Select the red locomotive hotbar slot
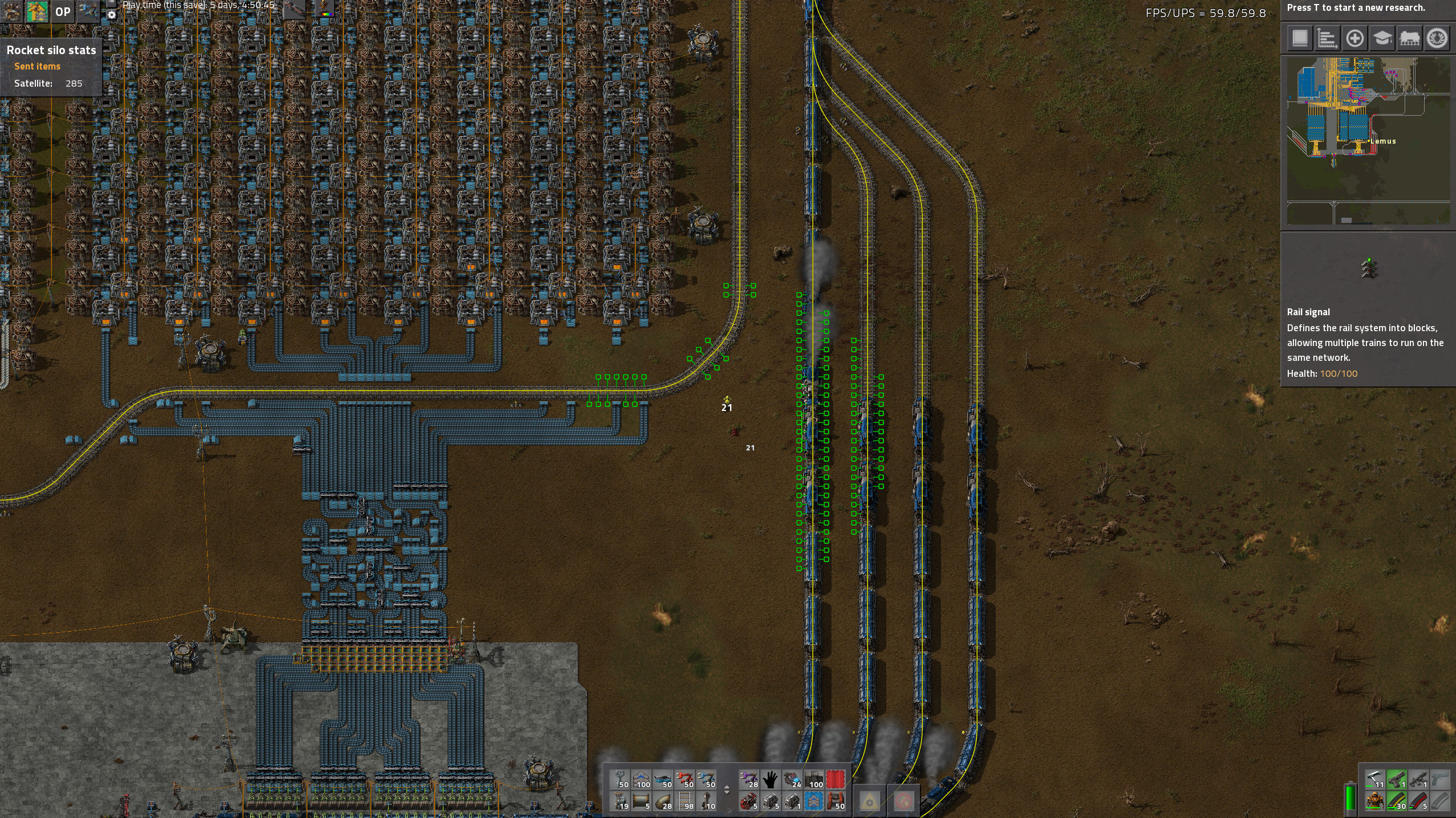 tap(749, 801)
